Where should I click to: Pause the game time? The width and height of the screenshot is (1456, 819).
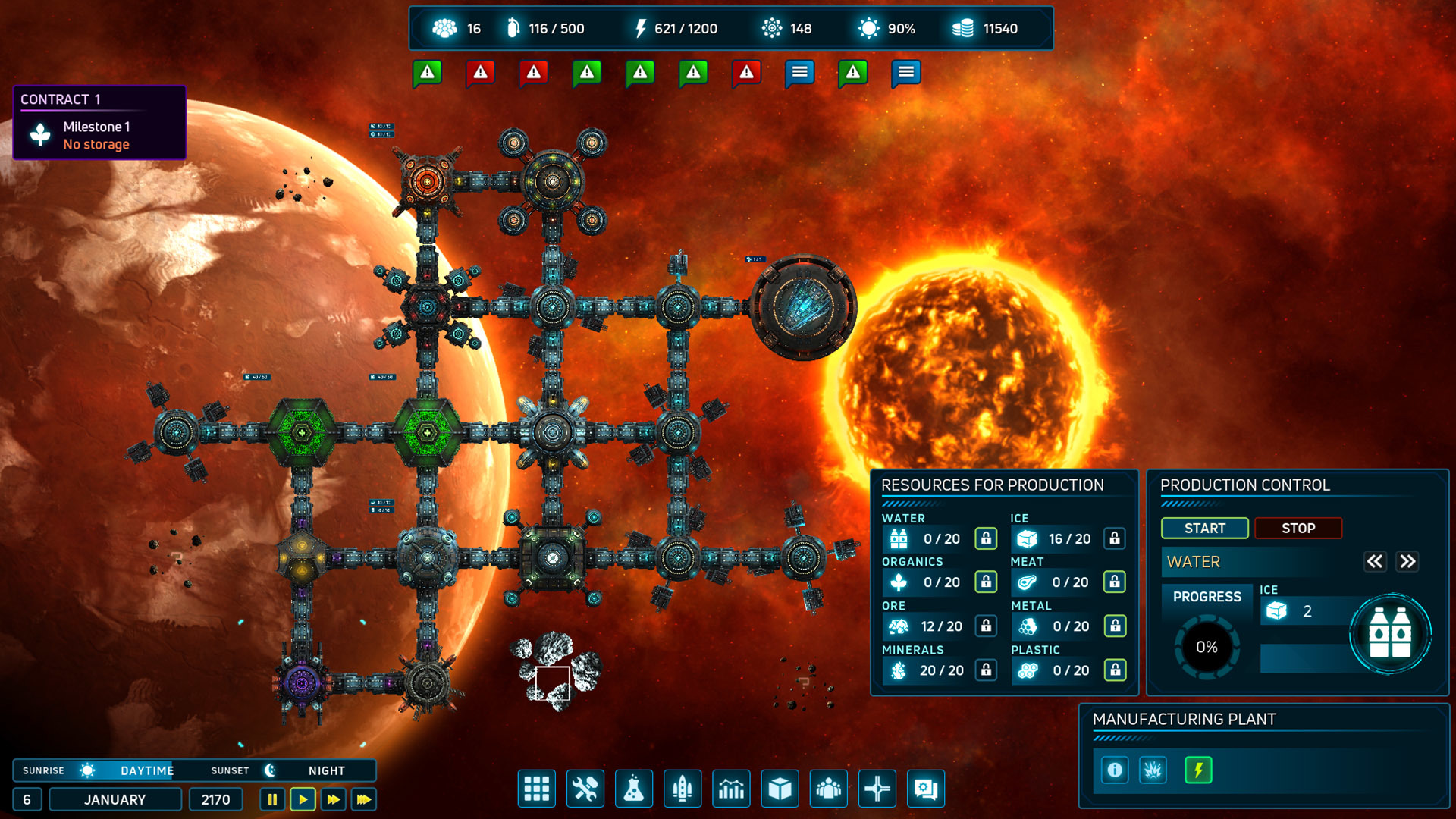pos(272,799)
